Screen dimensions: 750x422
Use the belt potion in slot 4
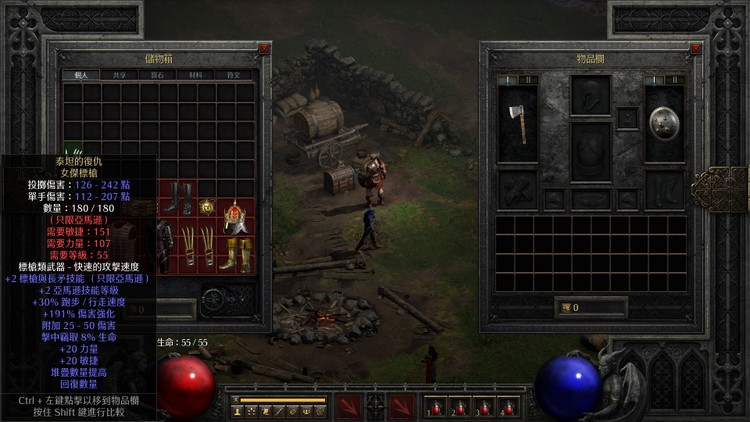click(x=507, y=408)
